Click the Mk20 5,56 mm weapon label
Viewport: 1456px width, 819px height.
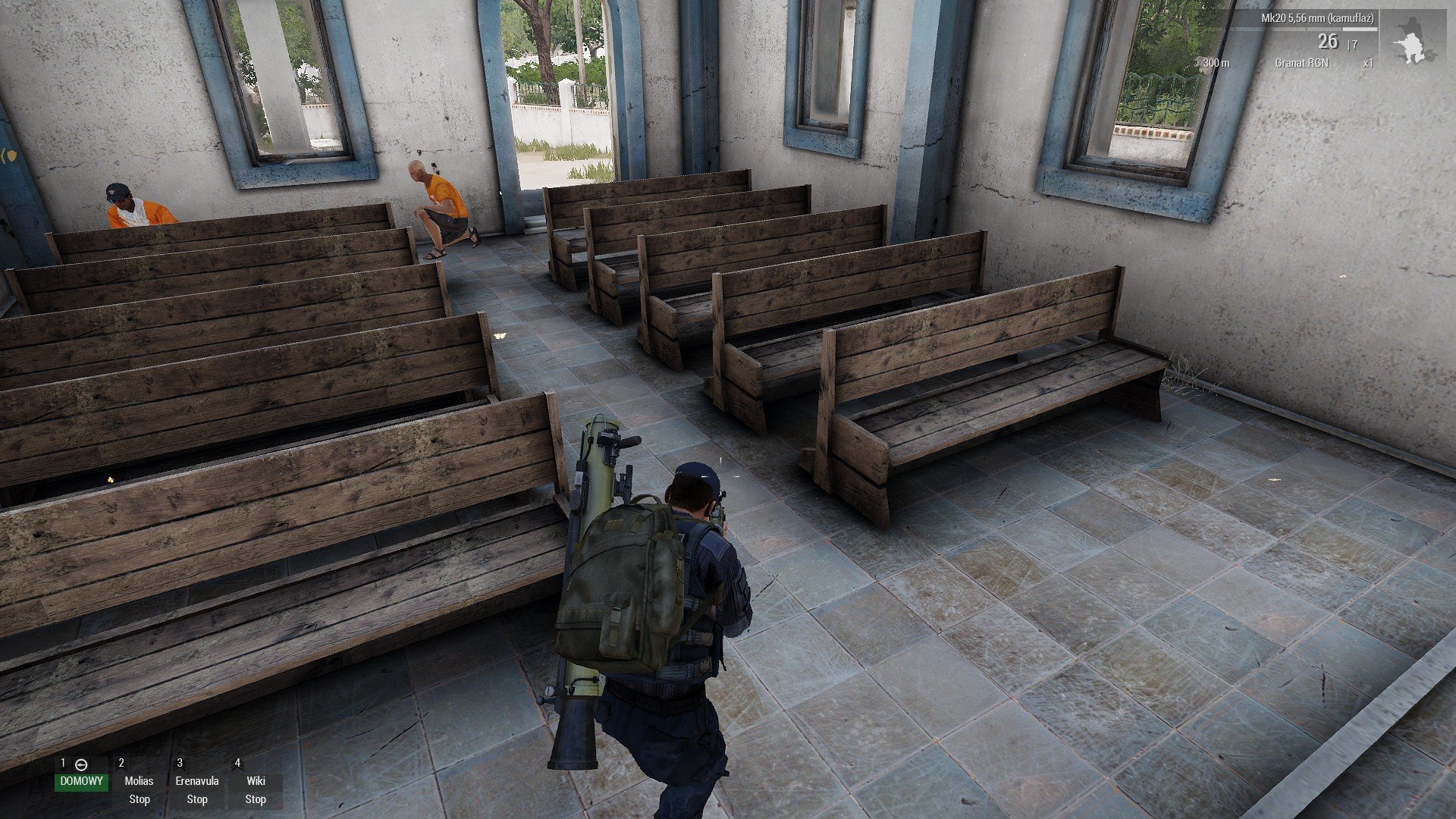[x=1317, y=18]
